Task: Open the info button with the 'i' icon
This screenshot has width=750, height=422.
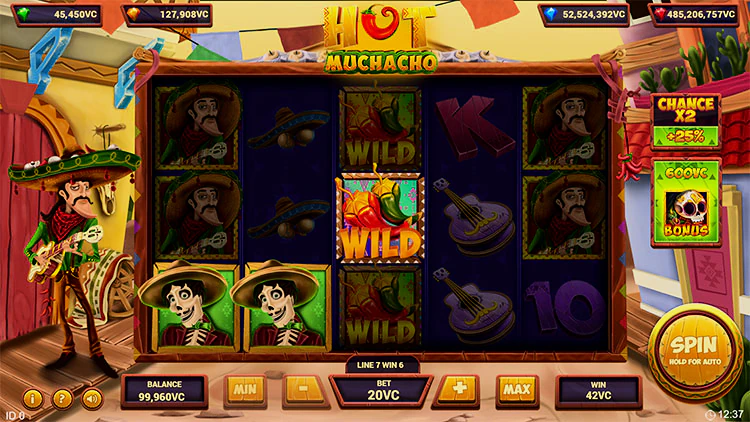Action: click(33, 398)
